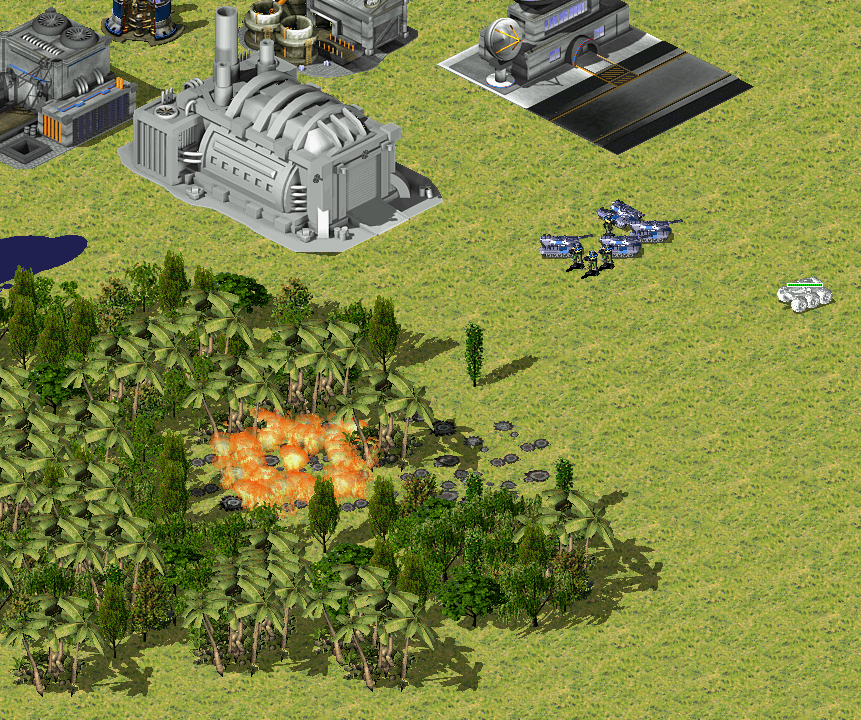
Task: Select the white vehicle with the green health bar
Action: coord(805,297)
